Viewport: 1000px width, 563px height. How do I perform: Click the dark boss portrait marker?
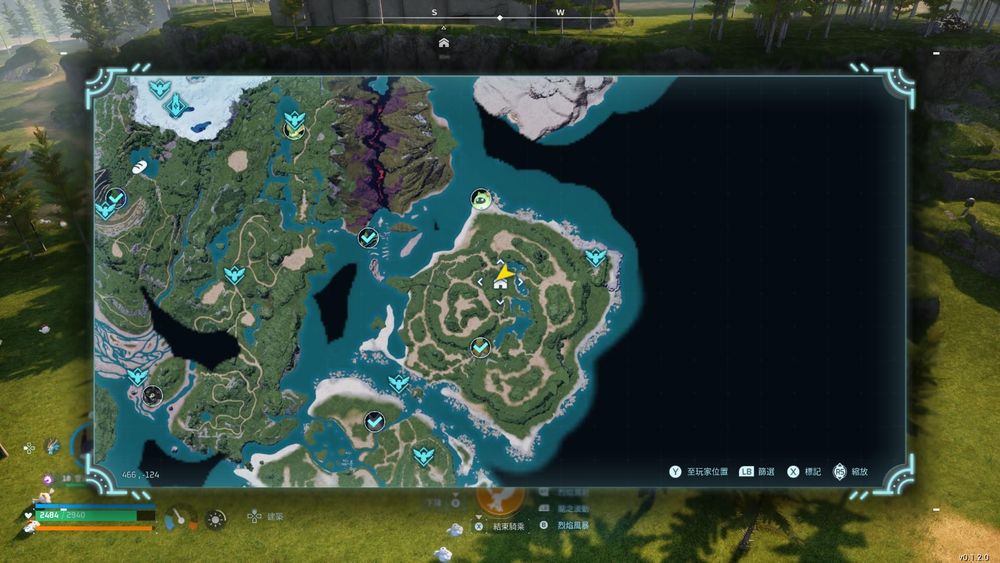tap(152, 394)
